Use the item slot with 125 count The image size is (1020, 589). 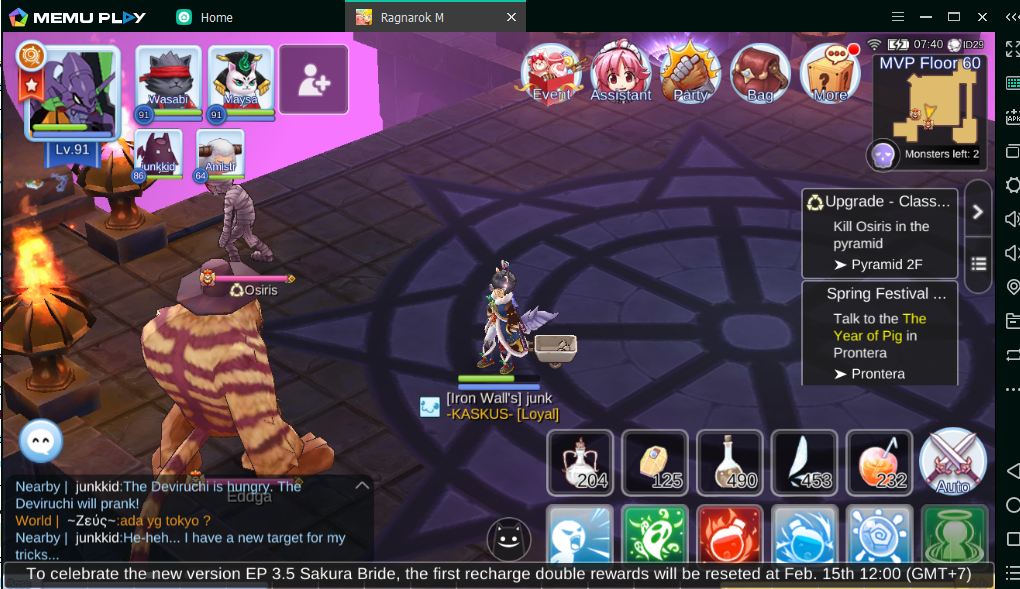[x=655, y=462]
